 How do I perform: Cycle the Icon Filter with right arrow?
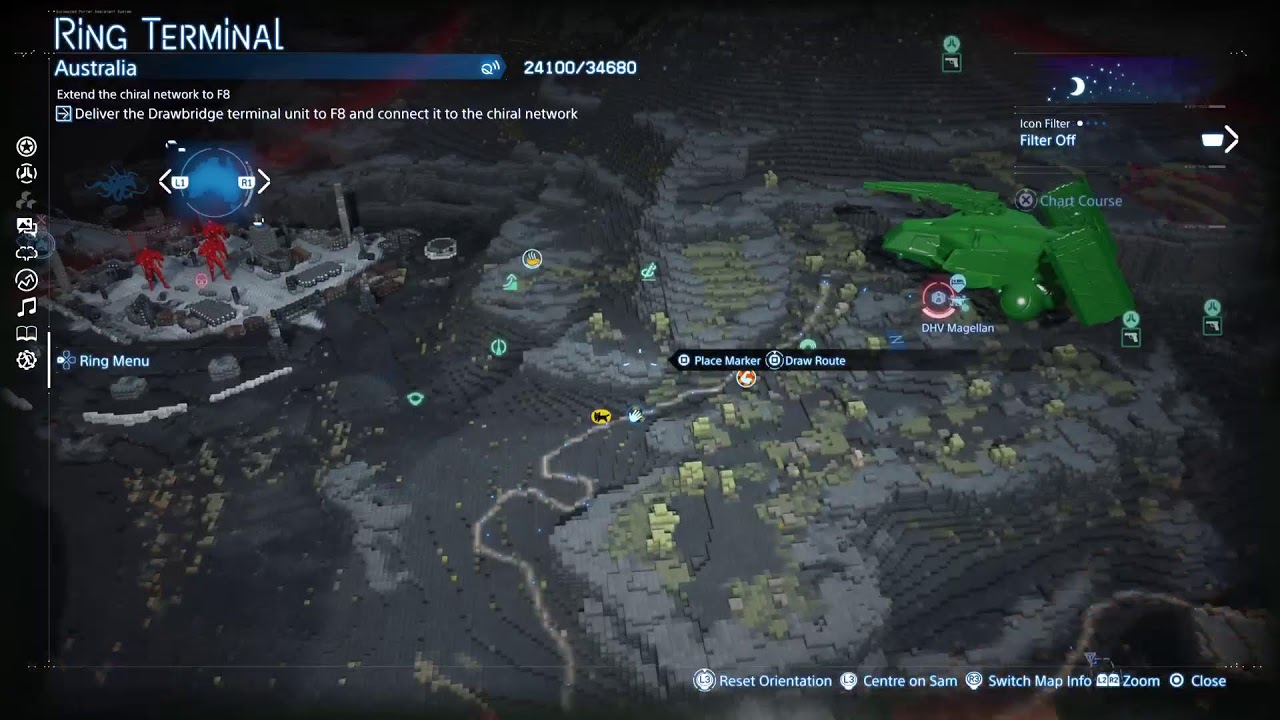[x=1231, y=140]
